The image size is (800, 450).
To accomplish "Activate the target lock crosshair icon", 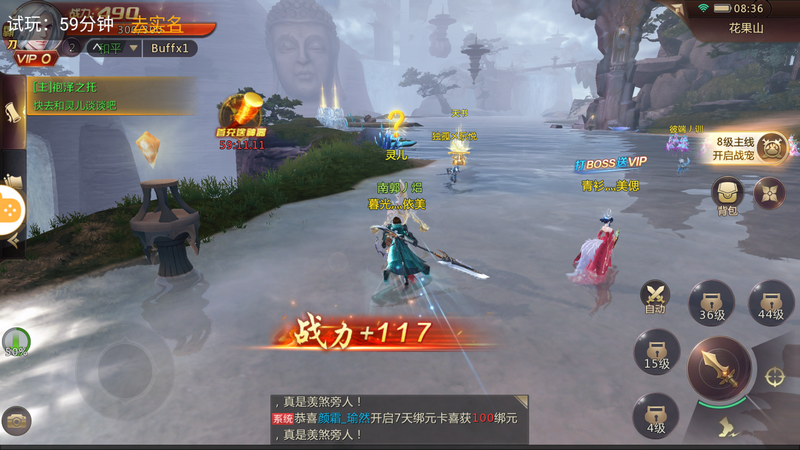I will pyautogui.click(x=775, y=376).
